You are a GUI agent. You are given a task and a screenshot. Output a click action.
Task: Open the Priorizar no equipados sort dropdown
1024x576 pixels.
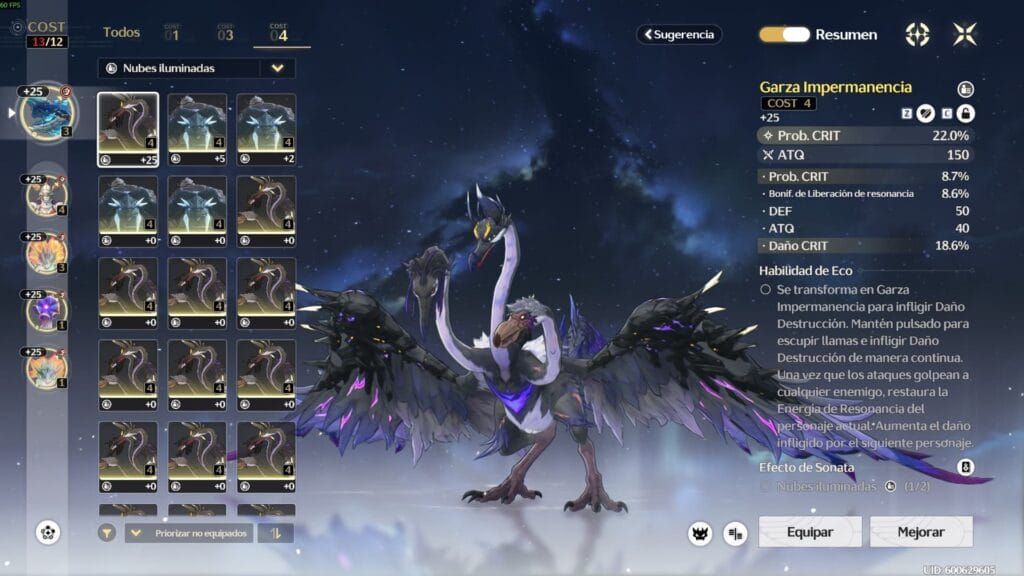pyautogui.click(x=189, y=533)
